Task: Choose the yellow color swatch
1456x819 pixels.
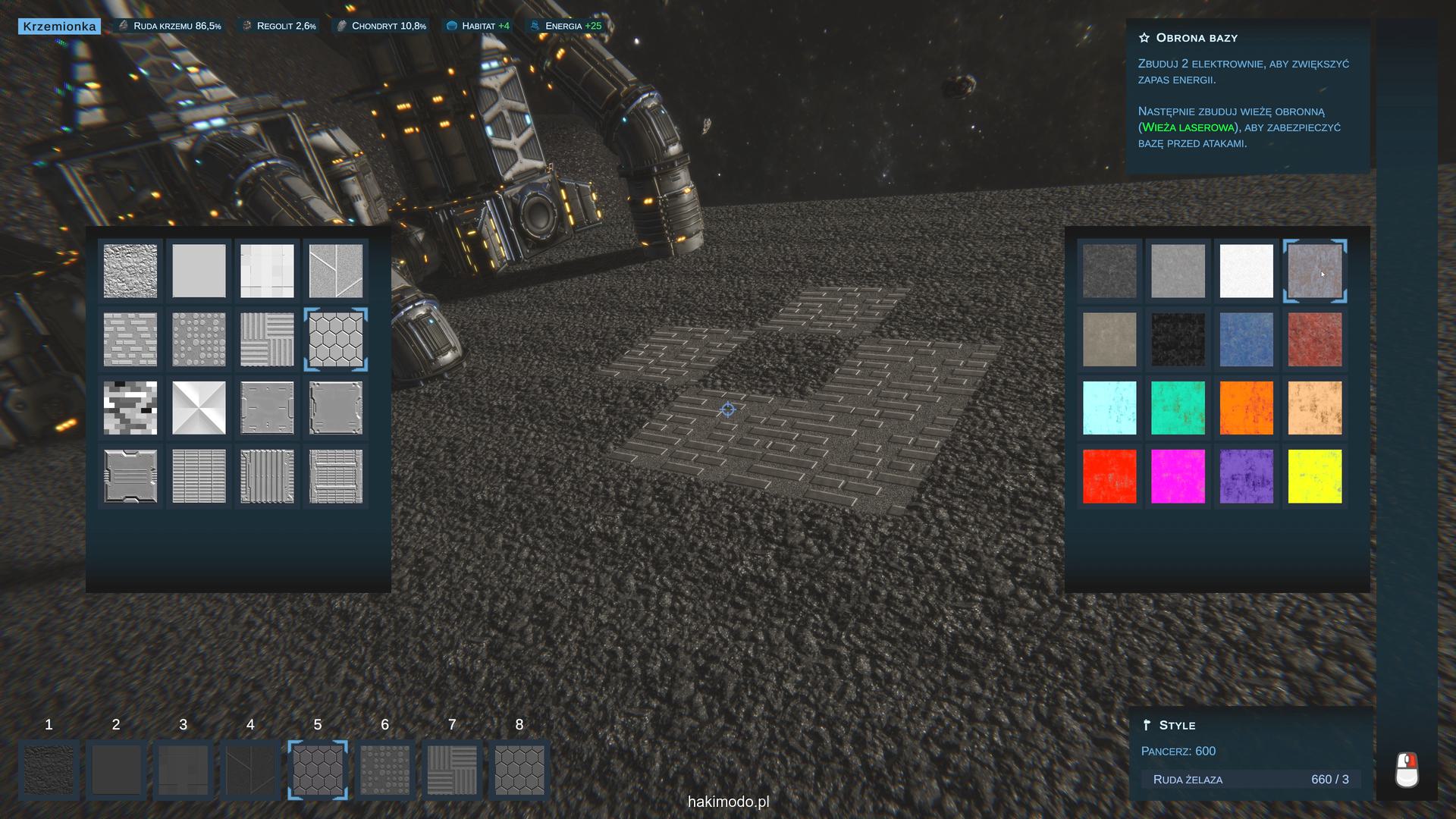Action: (1314, 476)
